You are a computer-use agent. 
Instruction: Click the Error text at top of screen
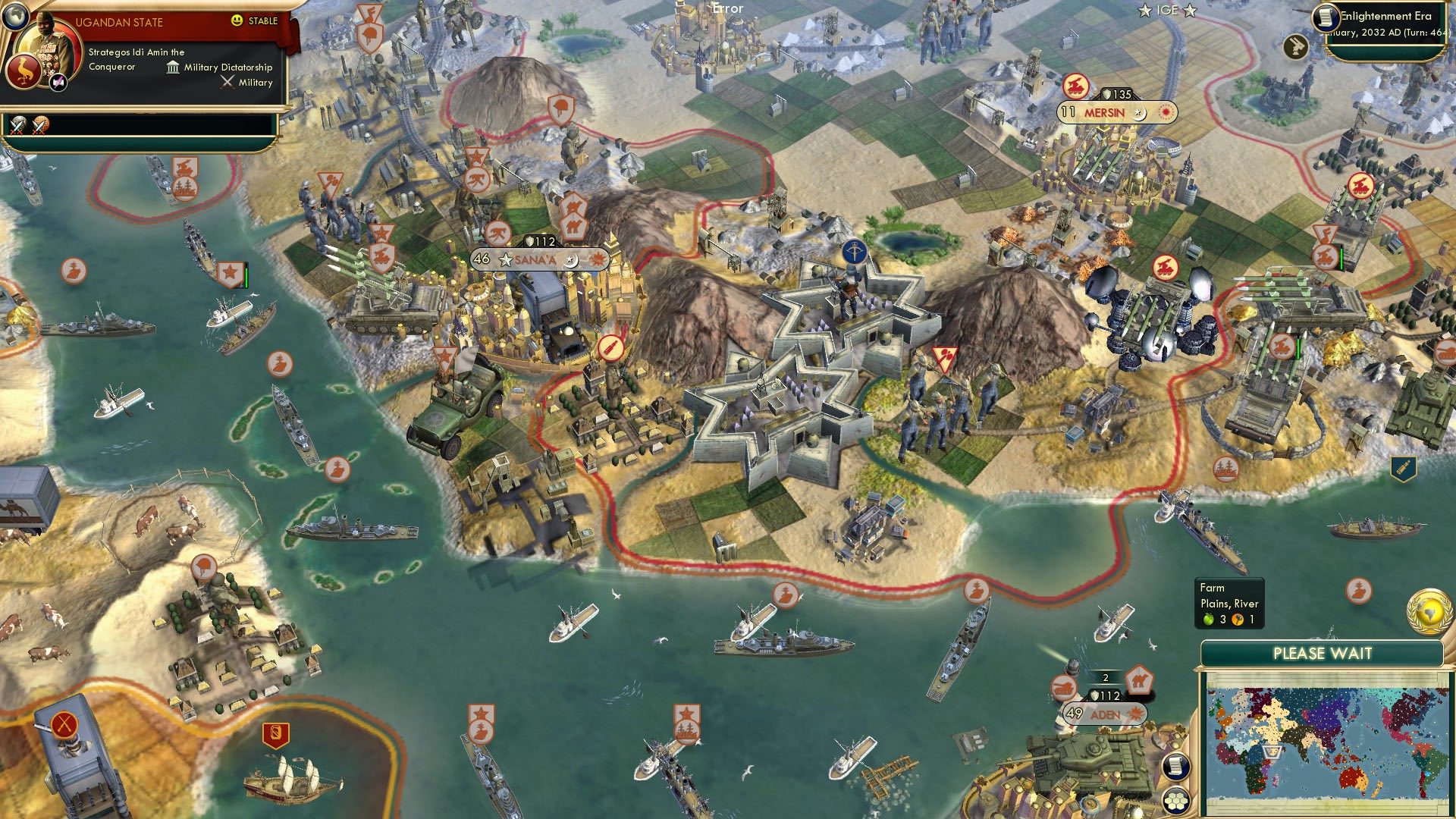click(x=727, y=8)
